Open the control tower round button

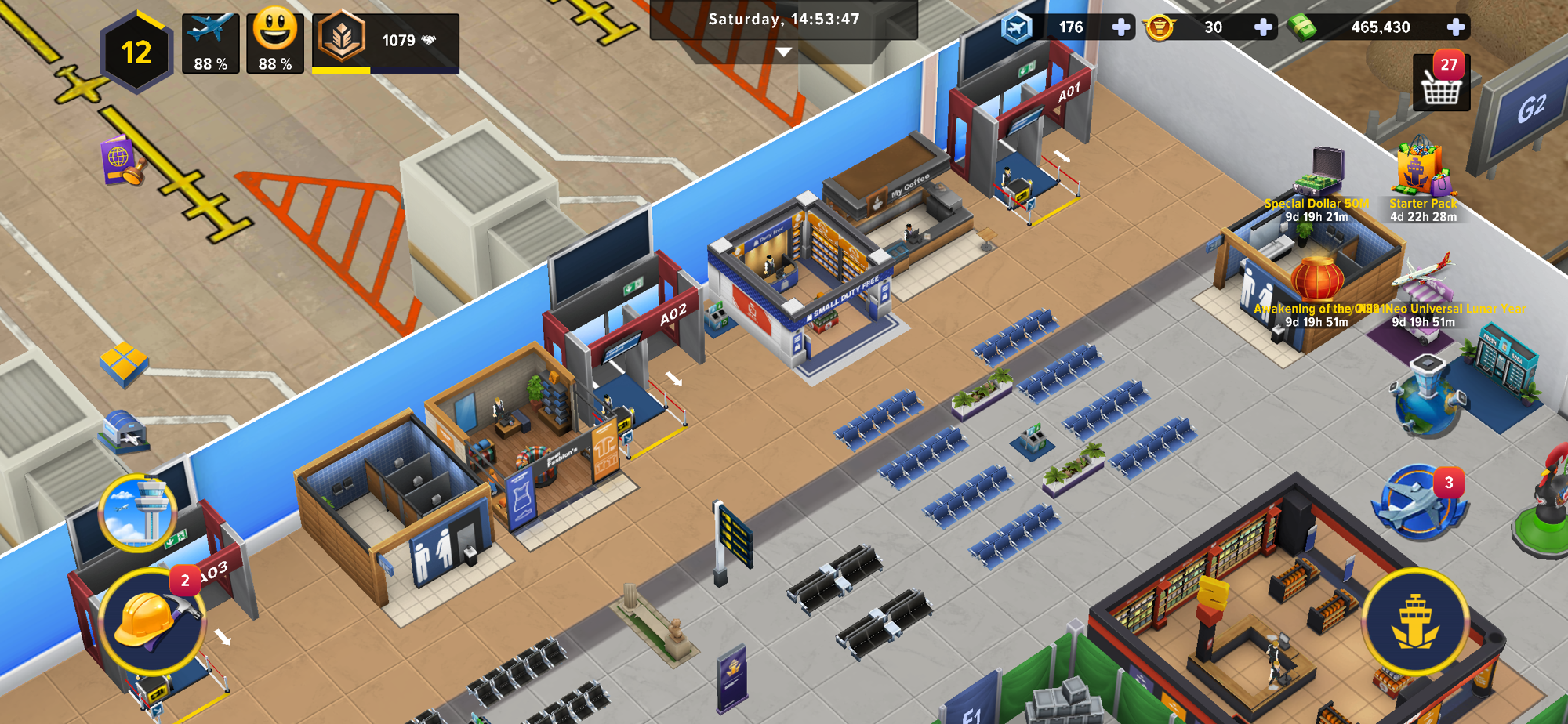coord(137,513)
